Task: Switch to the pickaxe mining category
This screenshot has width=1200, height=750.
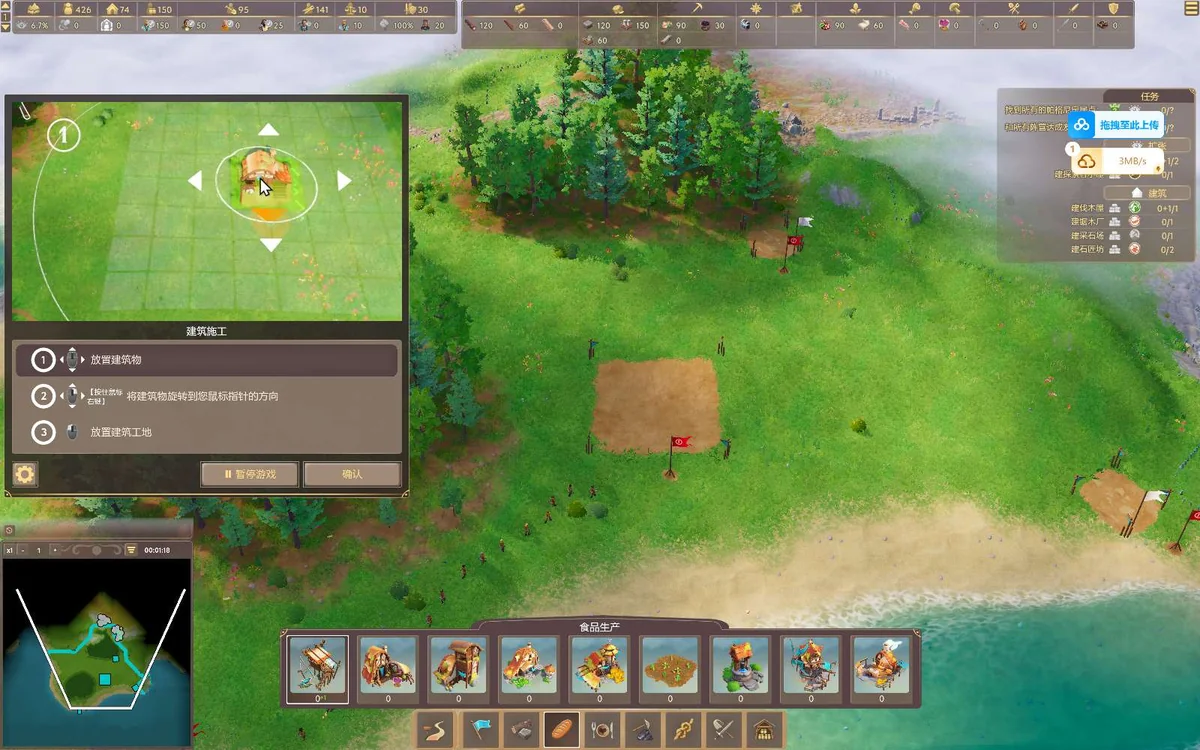Action: pos(643,730)
